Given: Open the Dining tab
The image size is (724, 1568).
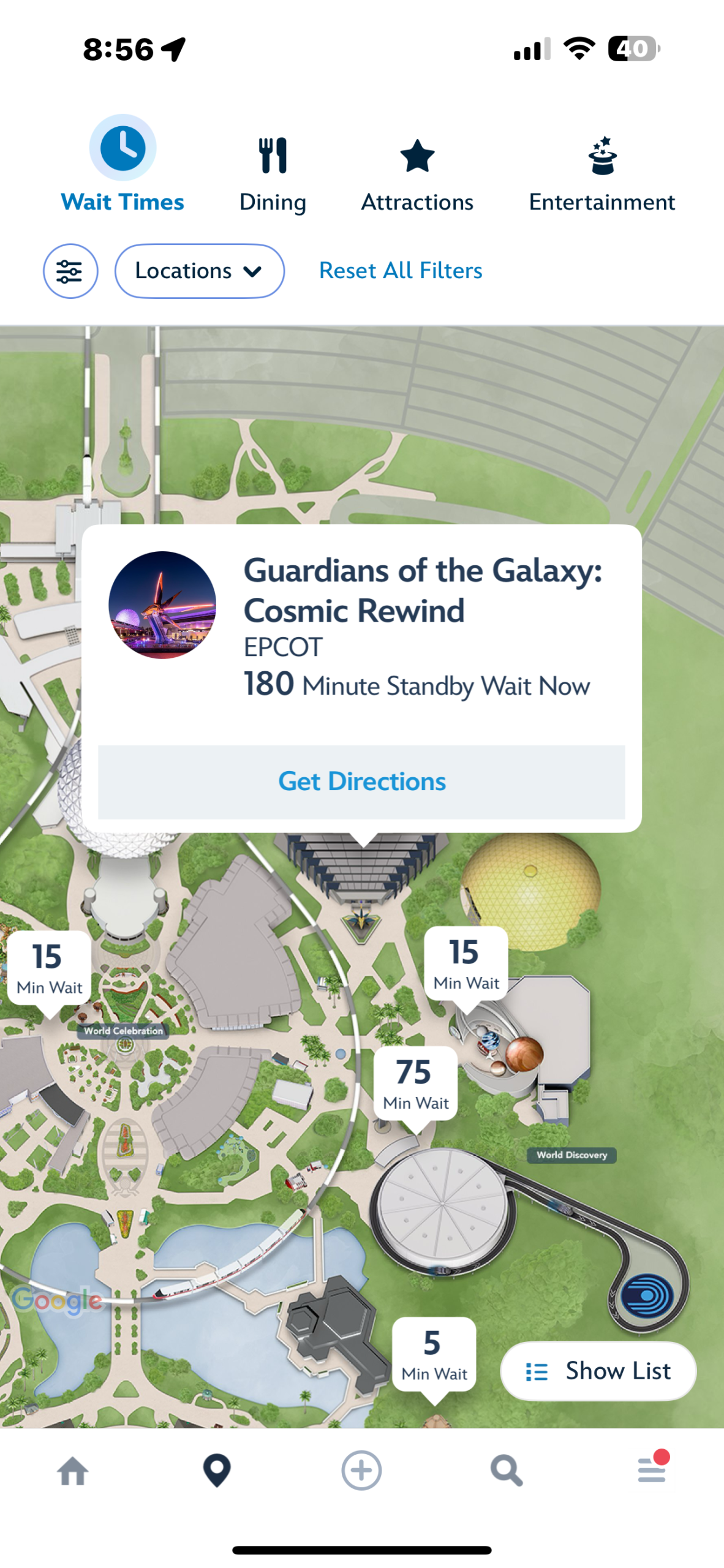Looking at the screenshot, I should pos(273,175).
